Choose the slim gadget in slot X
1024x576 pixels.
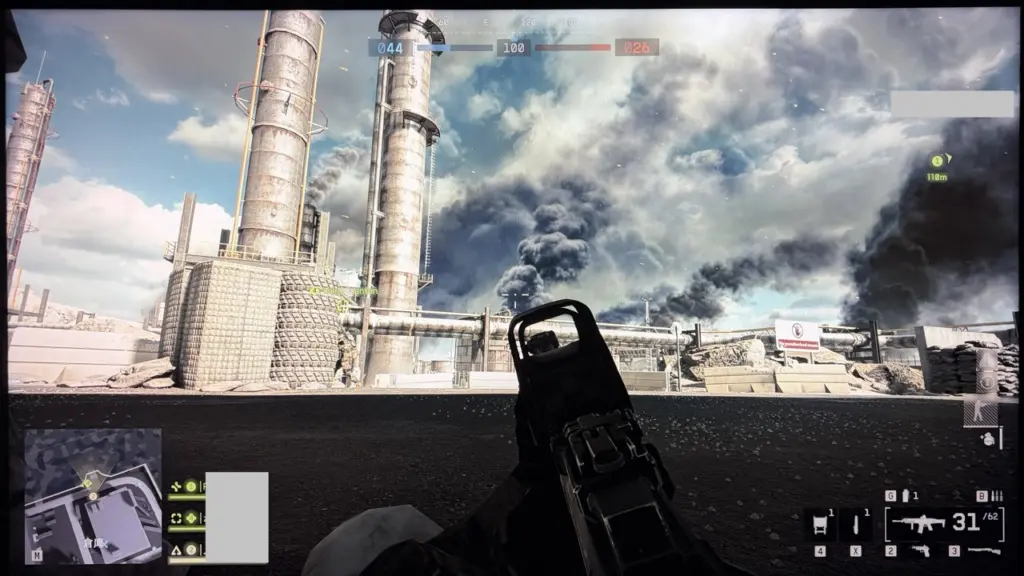pos(855,524)
